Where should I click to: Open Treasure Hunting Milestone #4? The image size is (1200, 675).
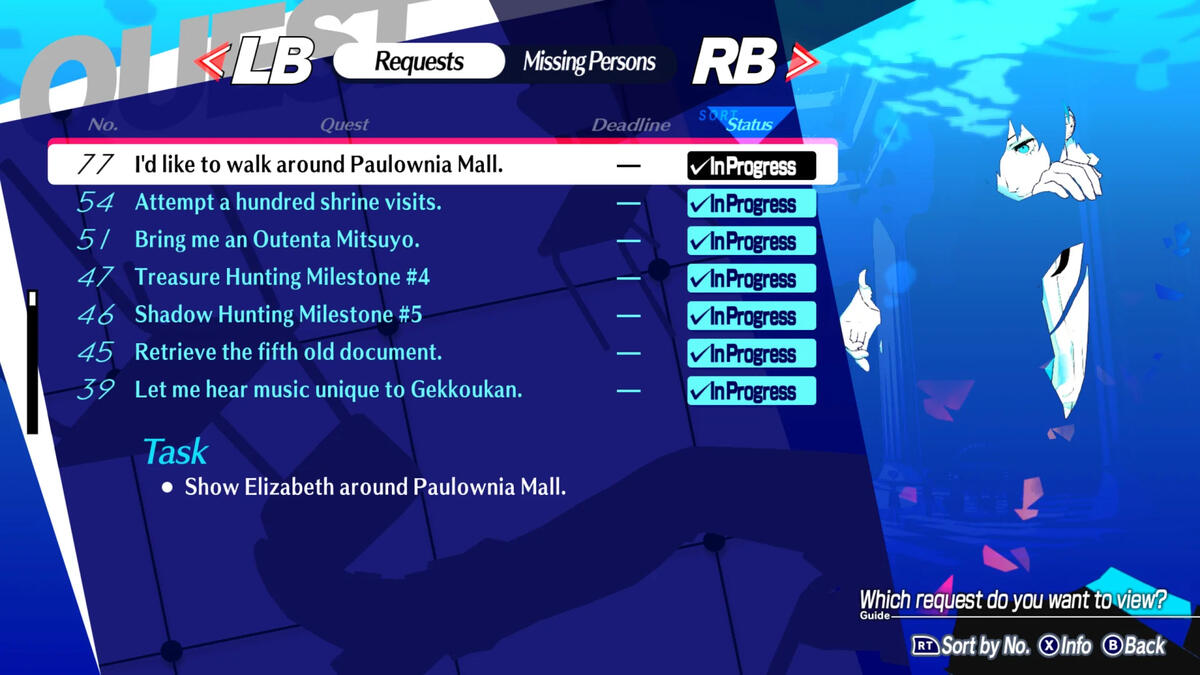[x=282, y=277]
